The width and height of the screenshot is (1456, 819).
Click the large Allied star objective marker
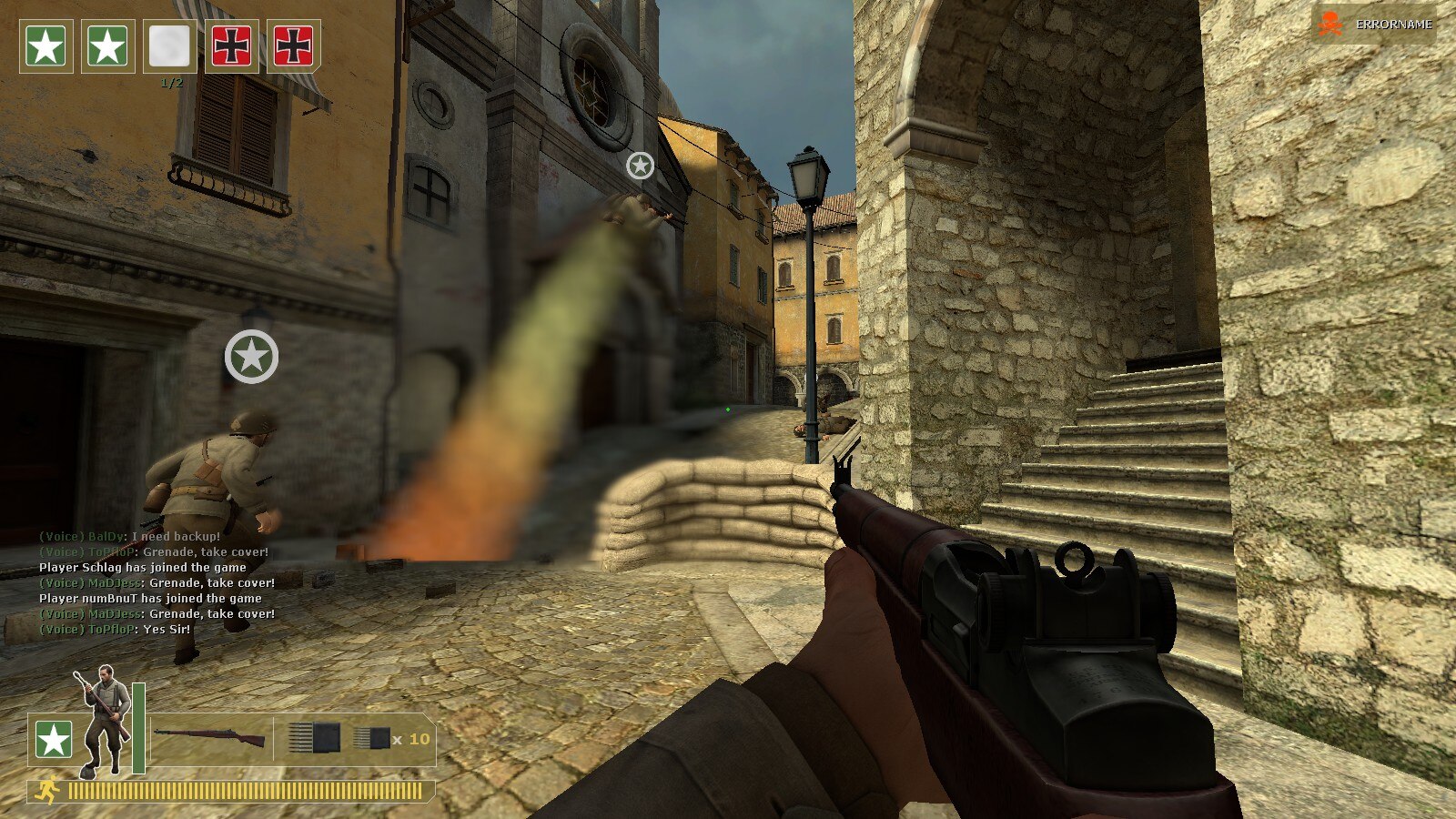(x=251, y=357)
